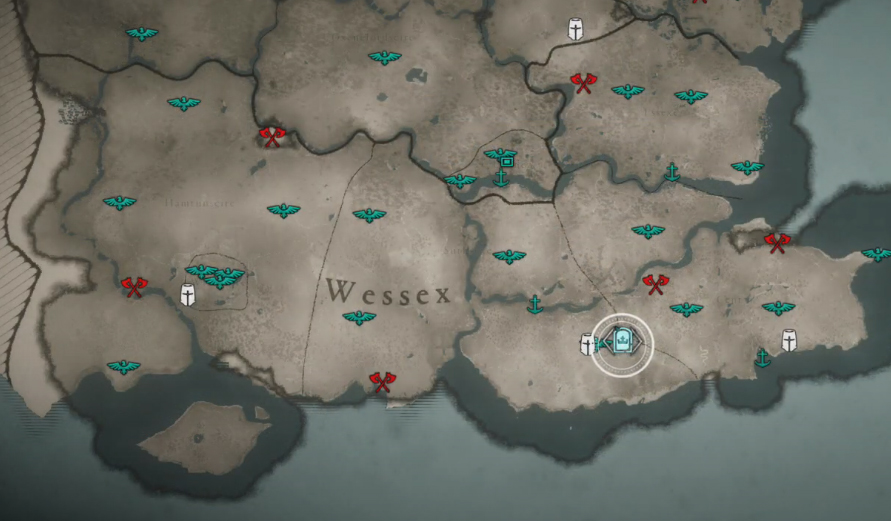Select the easternmost eagle marker on the peninsula tip
Viewport: 891px width, 521px height.
click(876, 254)
